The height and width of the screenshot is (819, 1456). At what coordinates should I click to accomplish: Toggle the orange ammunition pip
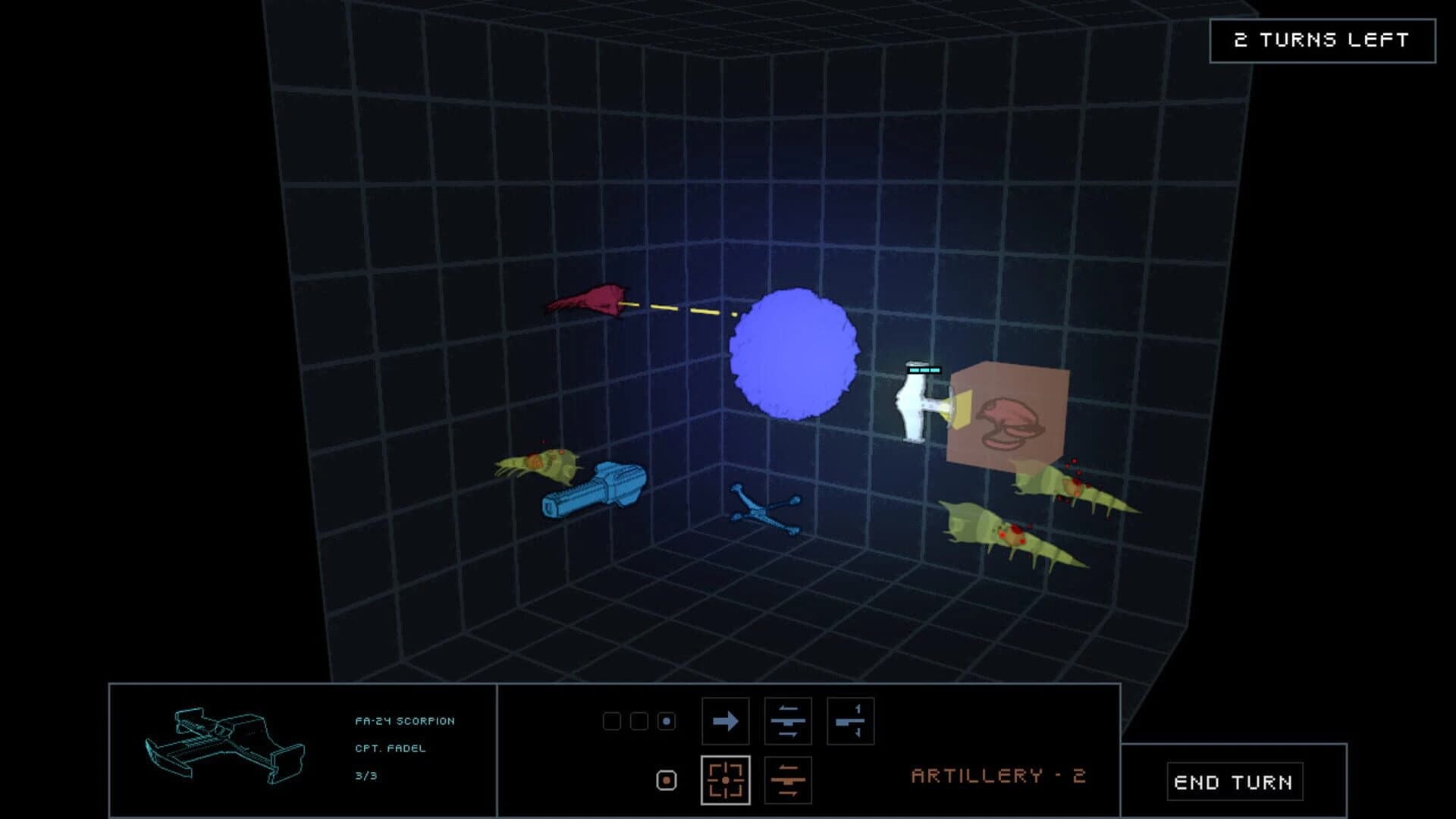click(666, 780)
